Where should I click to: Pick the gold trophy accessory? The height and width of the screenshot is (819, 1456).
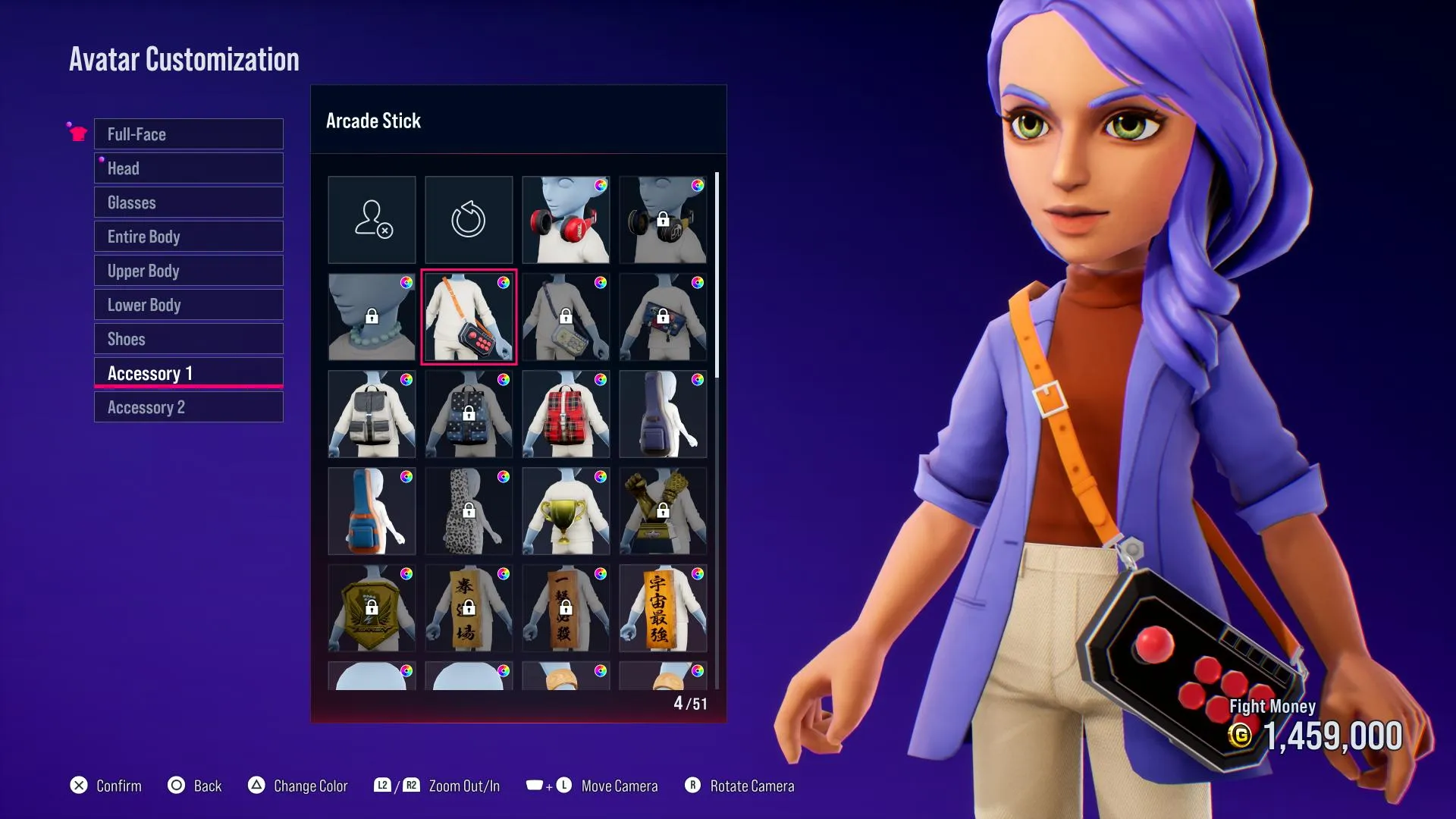pos(566,511)
